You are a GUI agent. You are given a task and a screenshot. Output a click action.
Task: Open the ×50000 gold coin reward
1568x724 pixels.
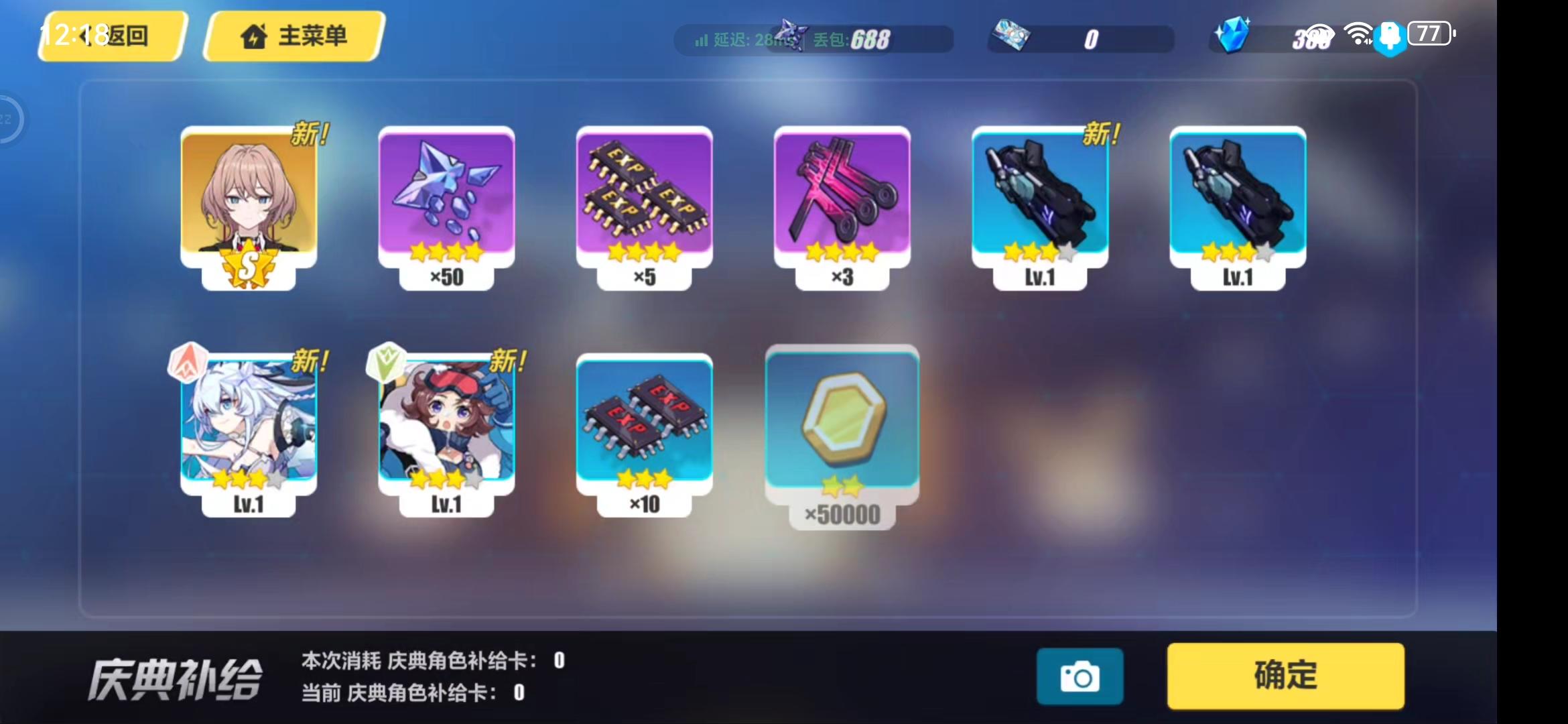(841, 422)
